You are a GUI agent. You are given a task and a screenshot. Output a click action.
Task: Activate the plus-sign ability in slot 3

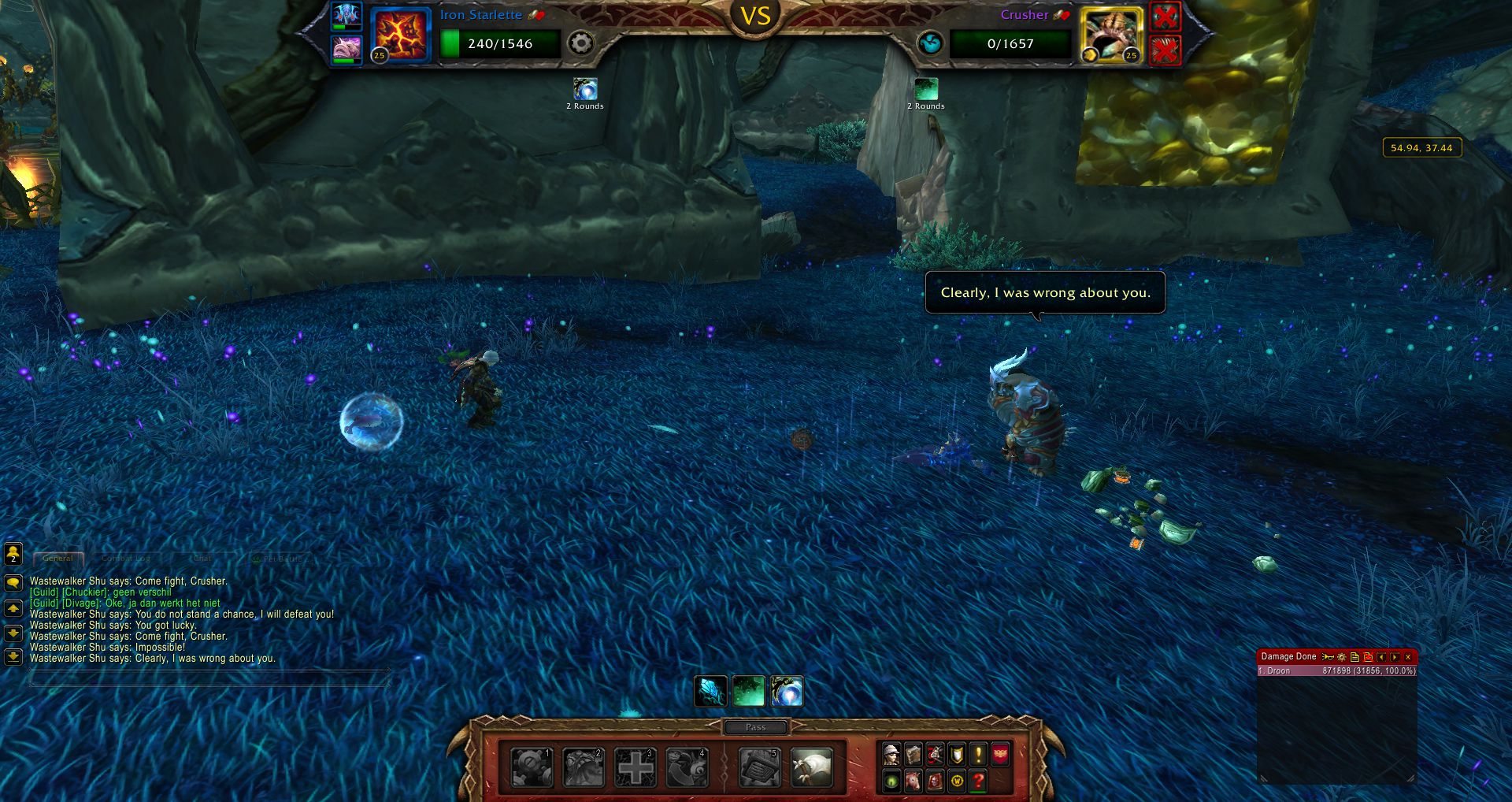tap(635, 767)
